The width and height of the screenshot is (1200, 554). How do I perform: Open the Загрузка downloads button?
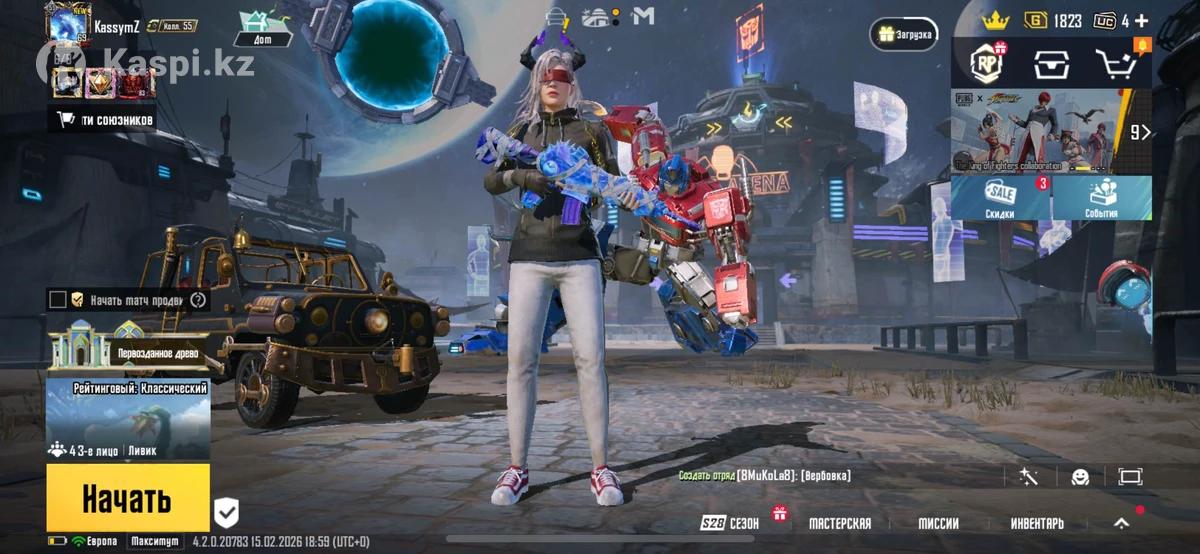pos(904,34)
